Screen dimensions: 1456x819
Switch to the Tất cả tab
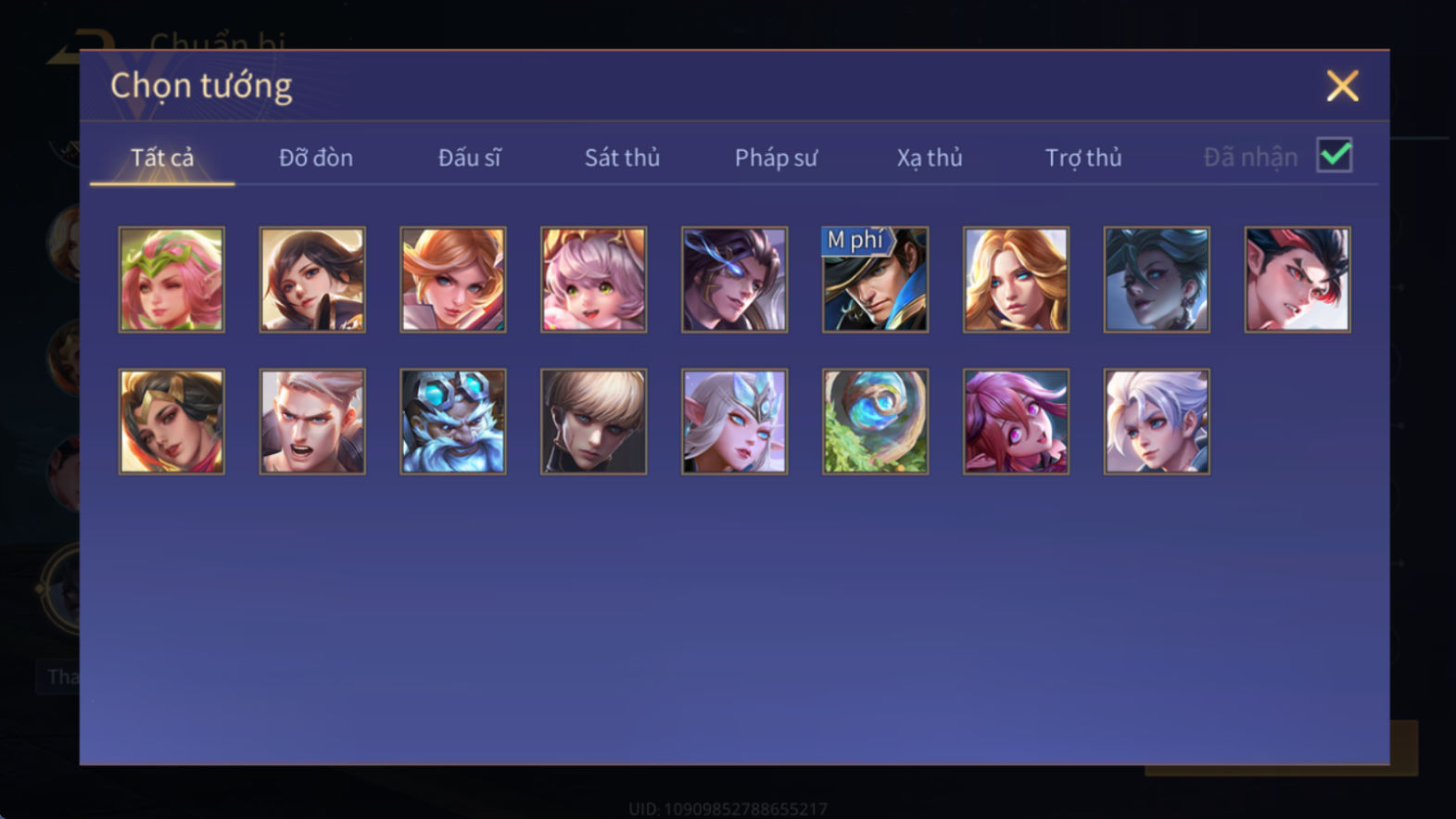click(162, 157)
